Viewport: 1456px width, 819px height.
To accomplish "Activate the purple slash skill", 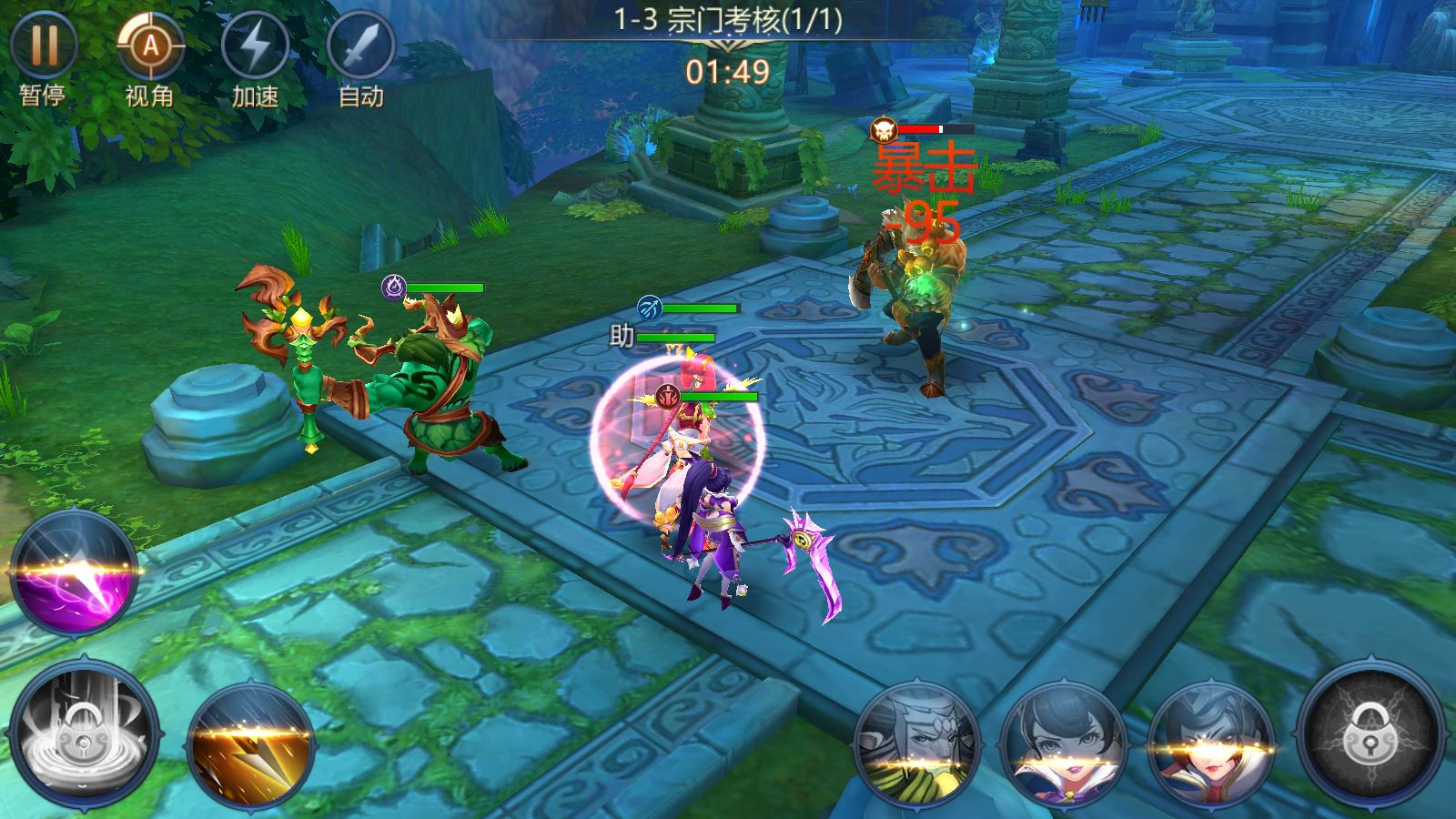I will coord(75,571).
